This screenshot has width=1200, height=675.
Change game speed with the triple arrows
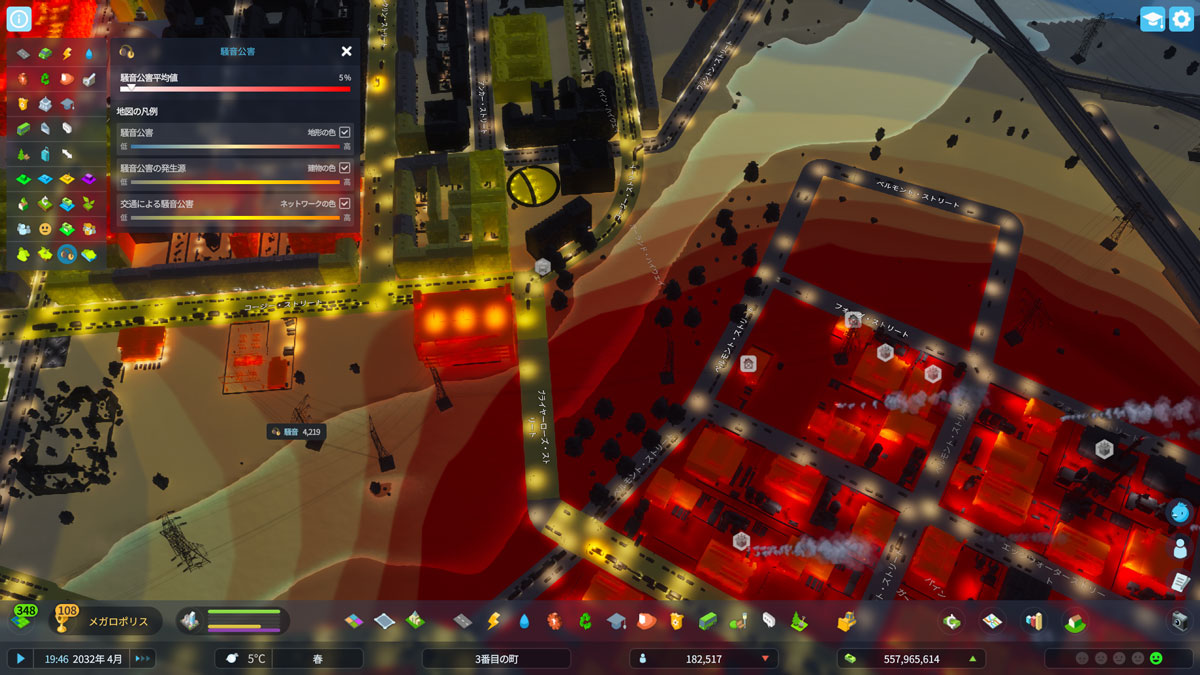coord(142,658)
